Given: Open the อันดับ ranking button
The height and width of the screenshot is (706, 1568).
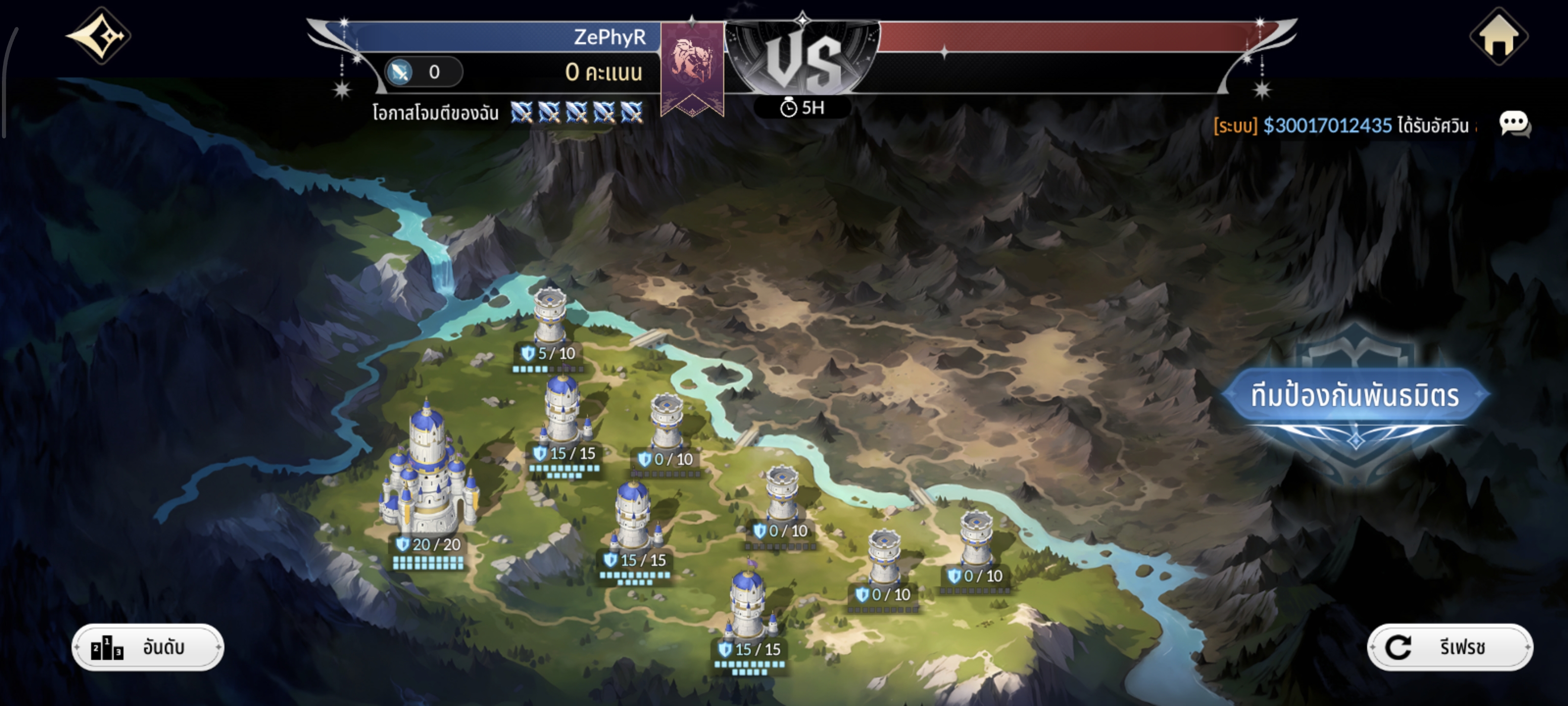Looking at the screenshot, I should [x=148, y=647].
